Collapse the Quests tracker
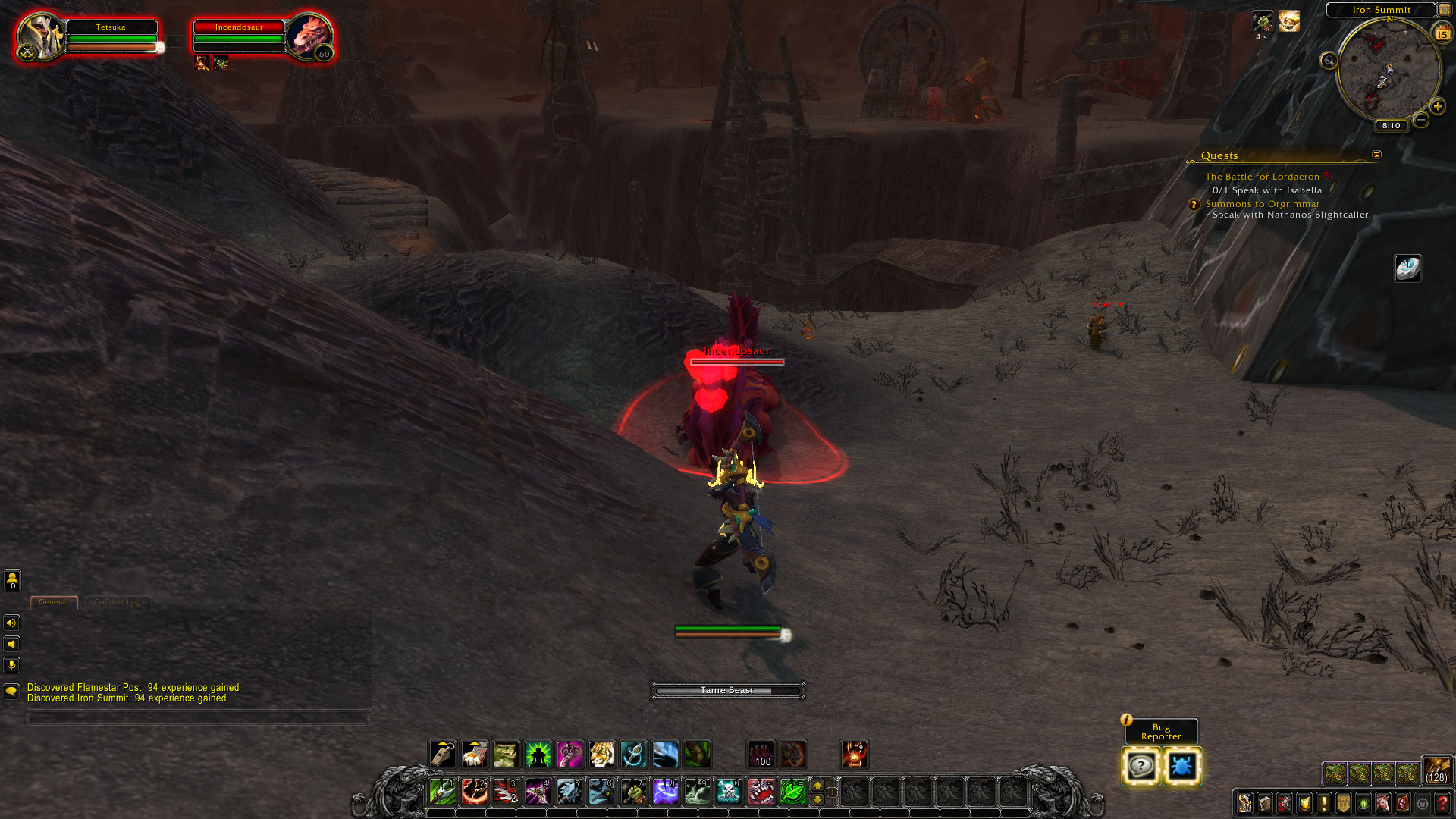 tap(1376, 155)
